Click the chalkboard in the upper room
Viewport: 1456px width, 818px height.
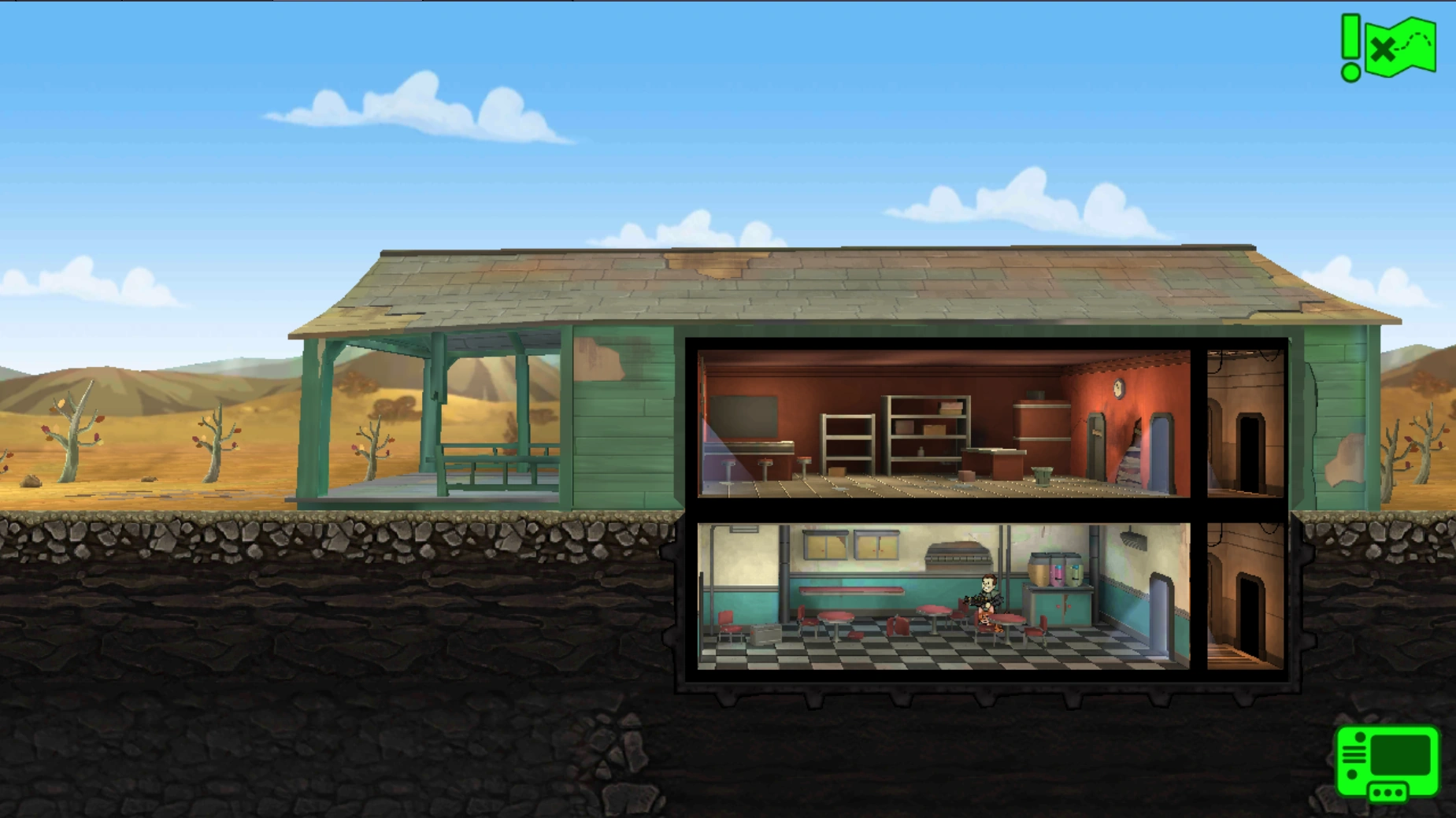[x=743, y=416]
